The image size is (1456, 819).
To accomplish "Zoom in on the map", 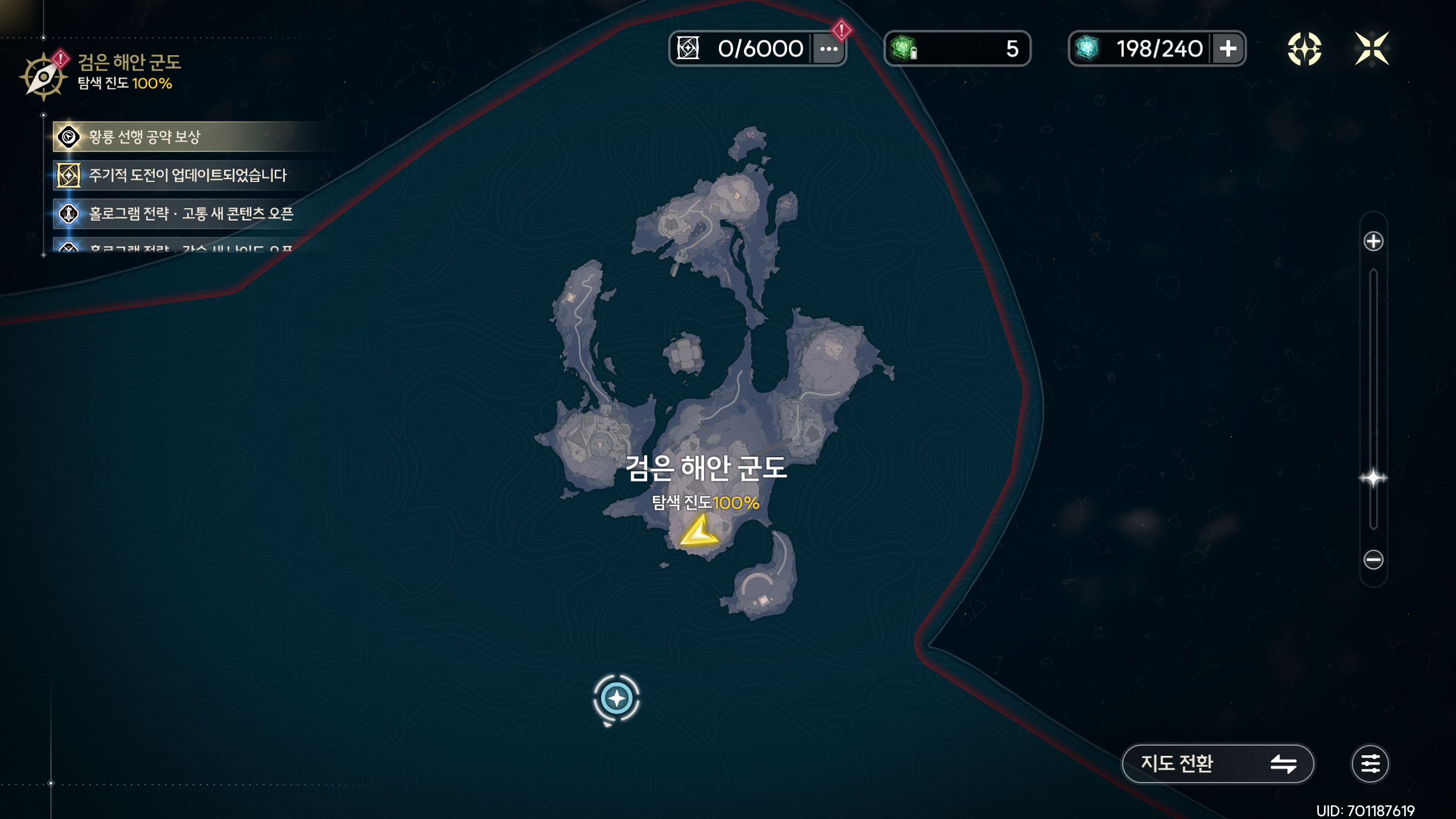I will click(1373, 241).
